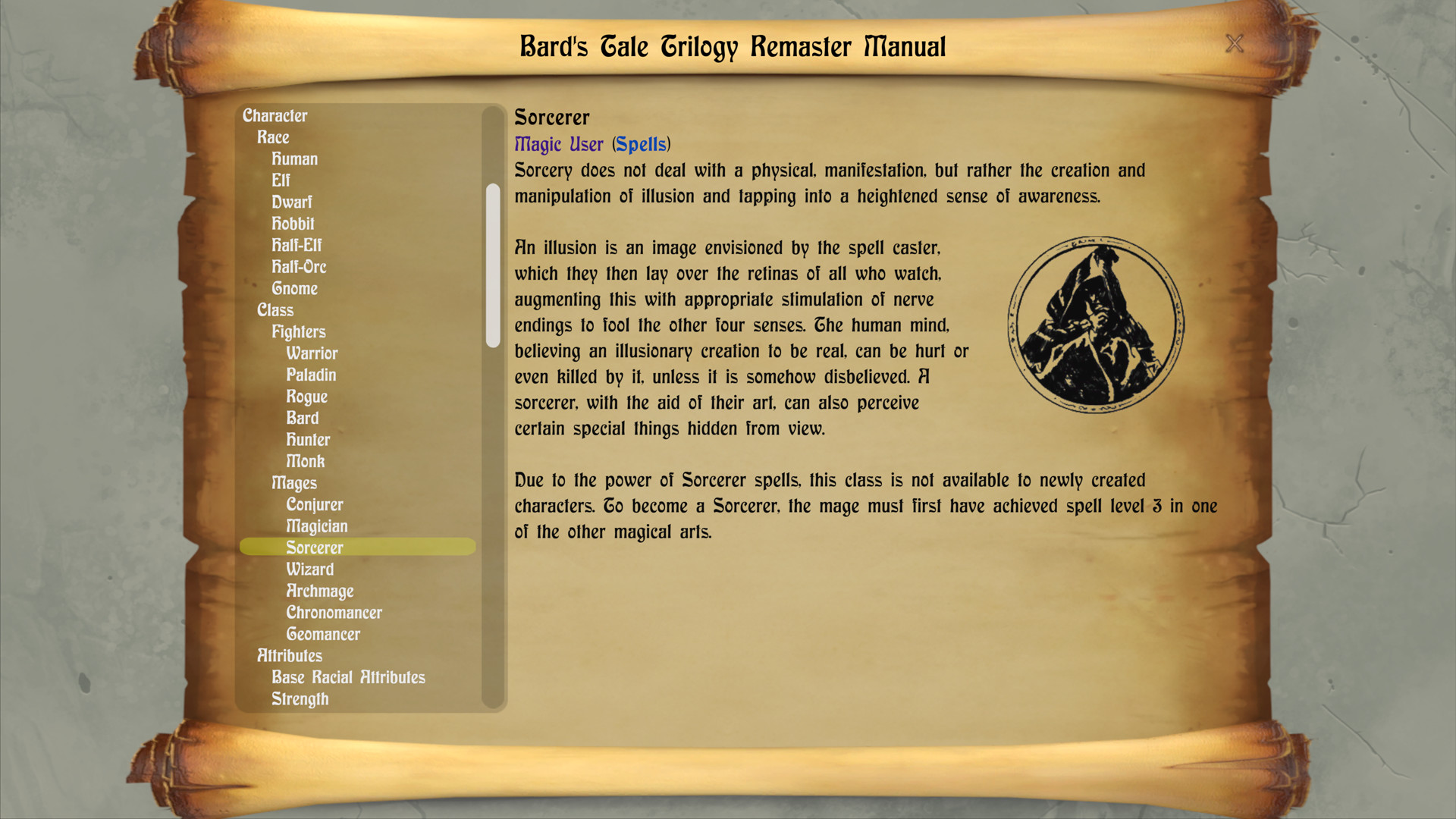Open the Wizard class description
Screen dimensions: 1456x819
(x=309, y=569)
